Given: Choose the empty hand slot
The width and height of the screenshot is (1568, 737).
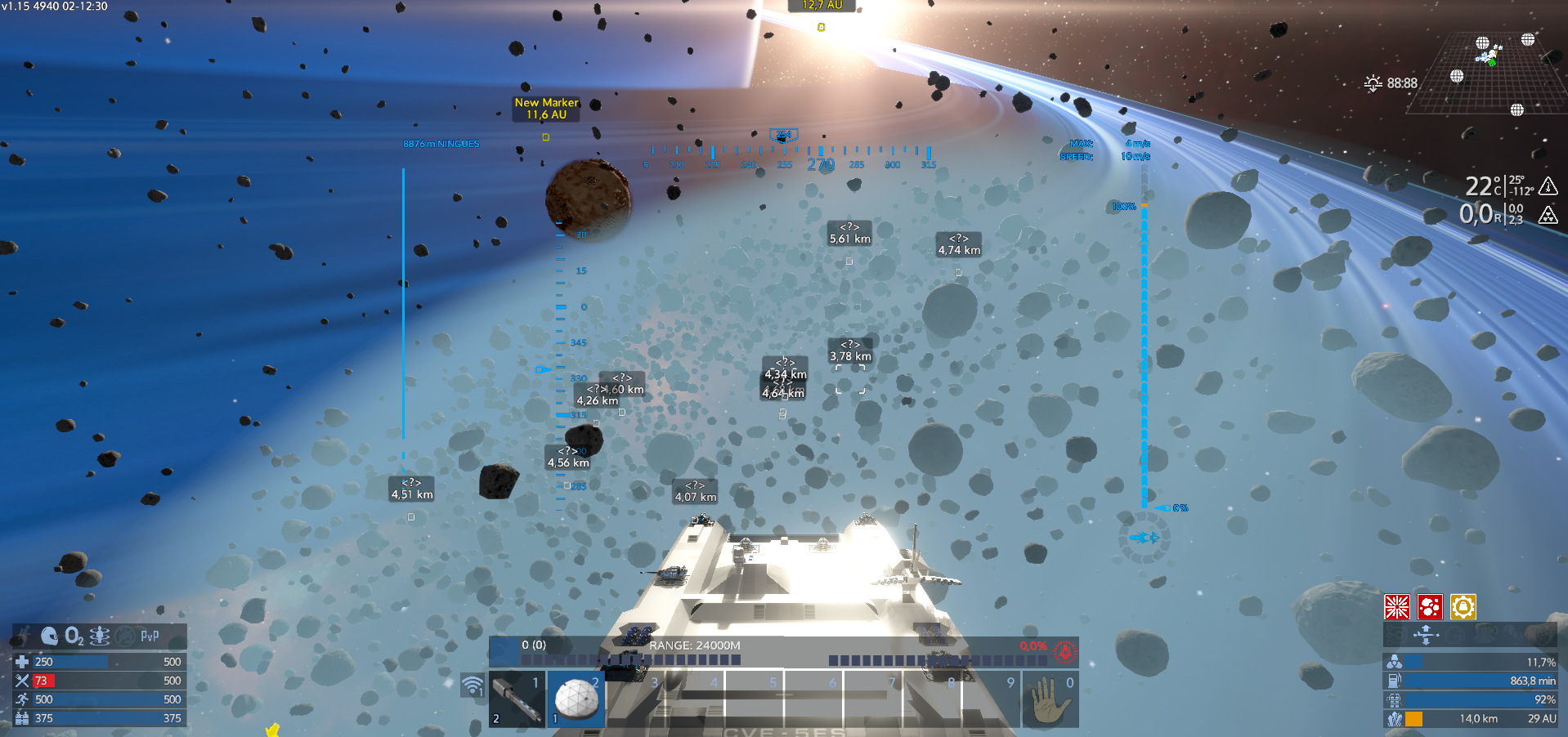Looking at the screenshot, I should point(1050,699).
